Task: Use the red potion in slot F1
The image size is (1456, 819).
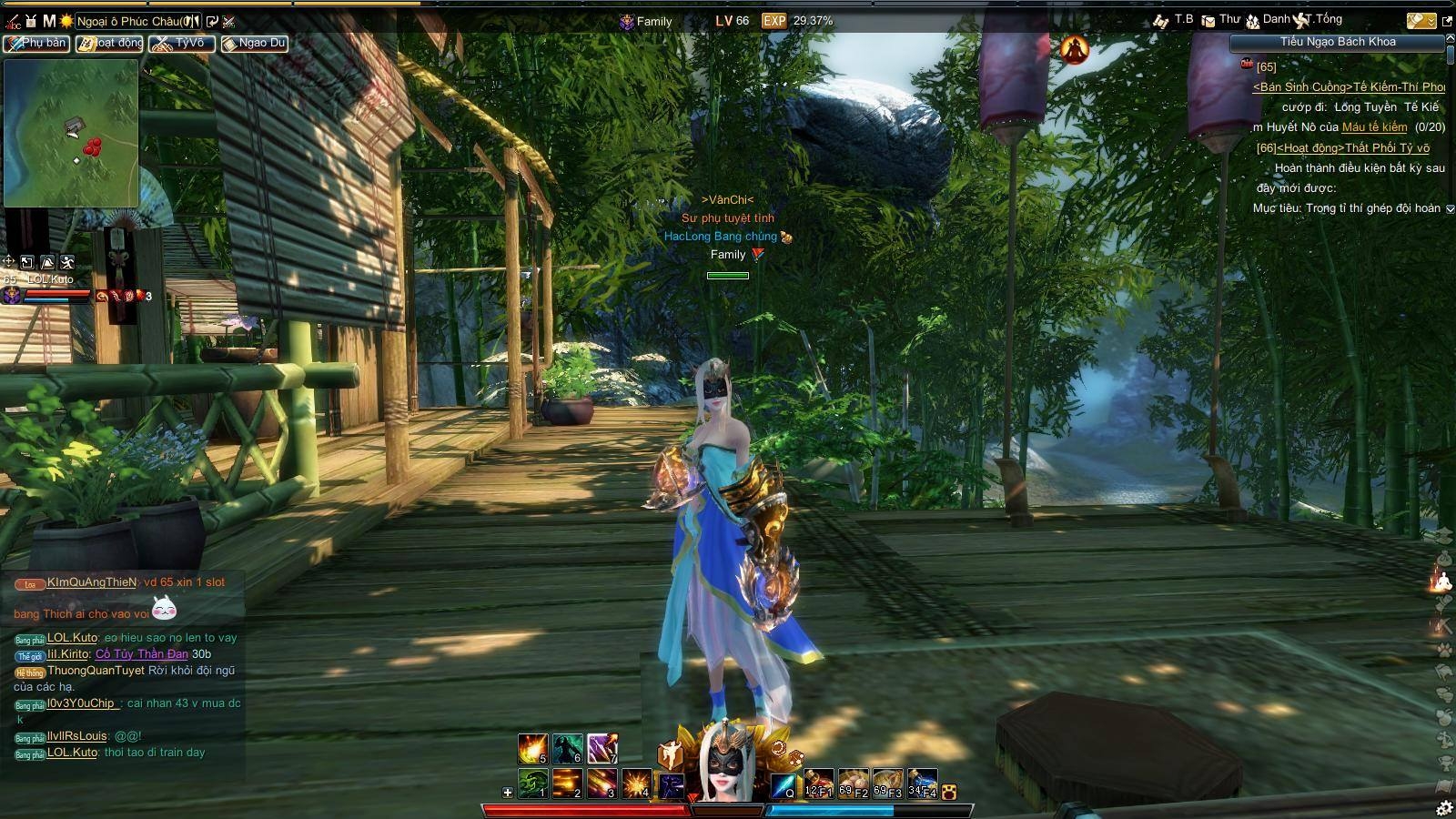Action: [818, 783]
